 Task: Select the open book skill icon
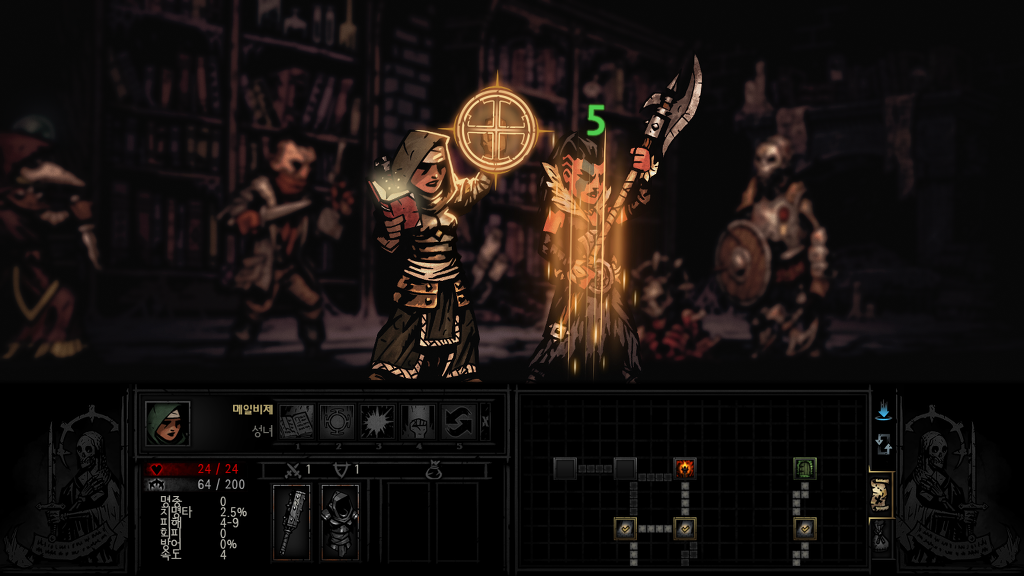click(x=296, y=421)
